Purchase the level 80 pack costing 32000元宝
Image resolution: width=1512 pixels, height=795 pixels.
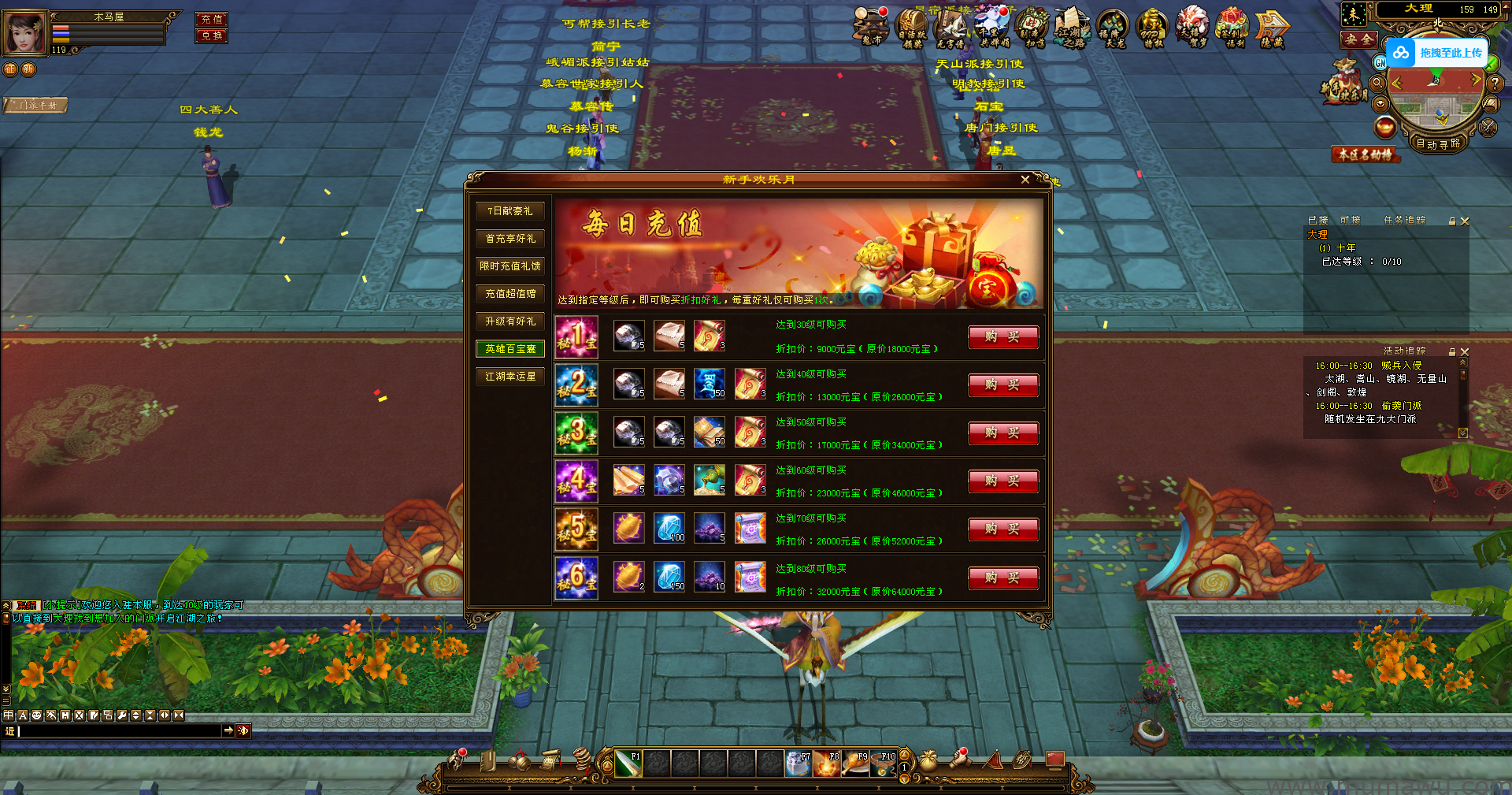click(1002, 578)
